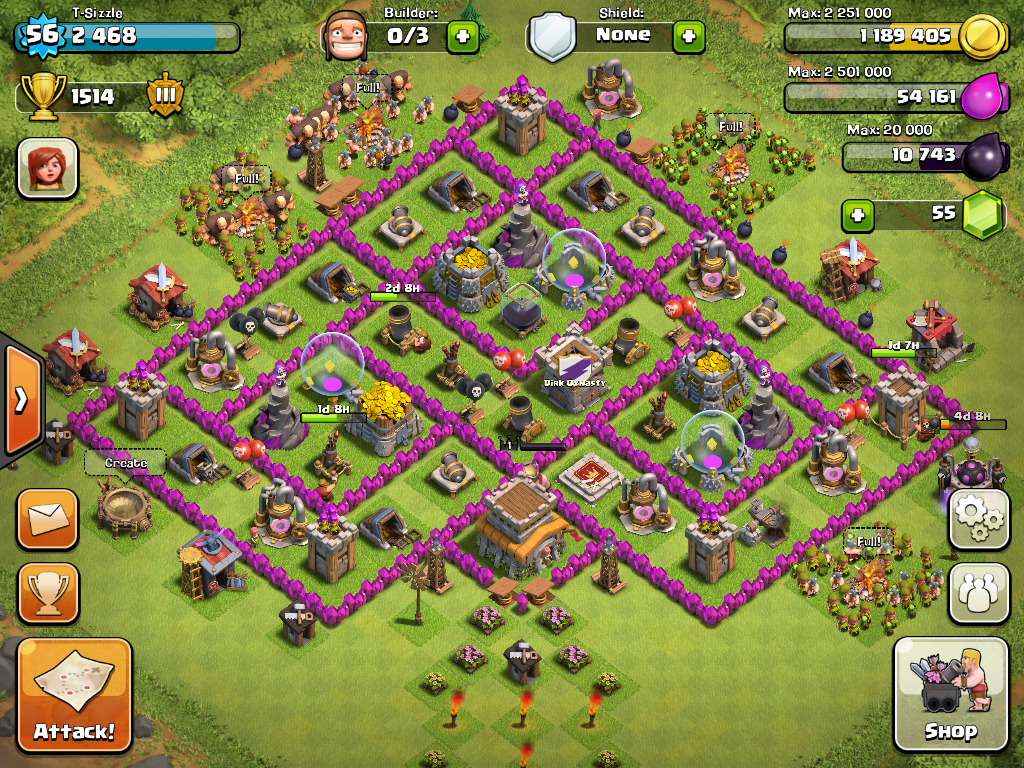
Task: Show the trophy rankings button
Action: (46, 593)
